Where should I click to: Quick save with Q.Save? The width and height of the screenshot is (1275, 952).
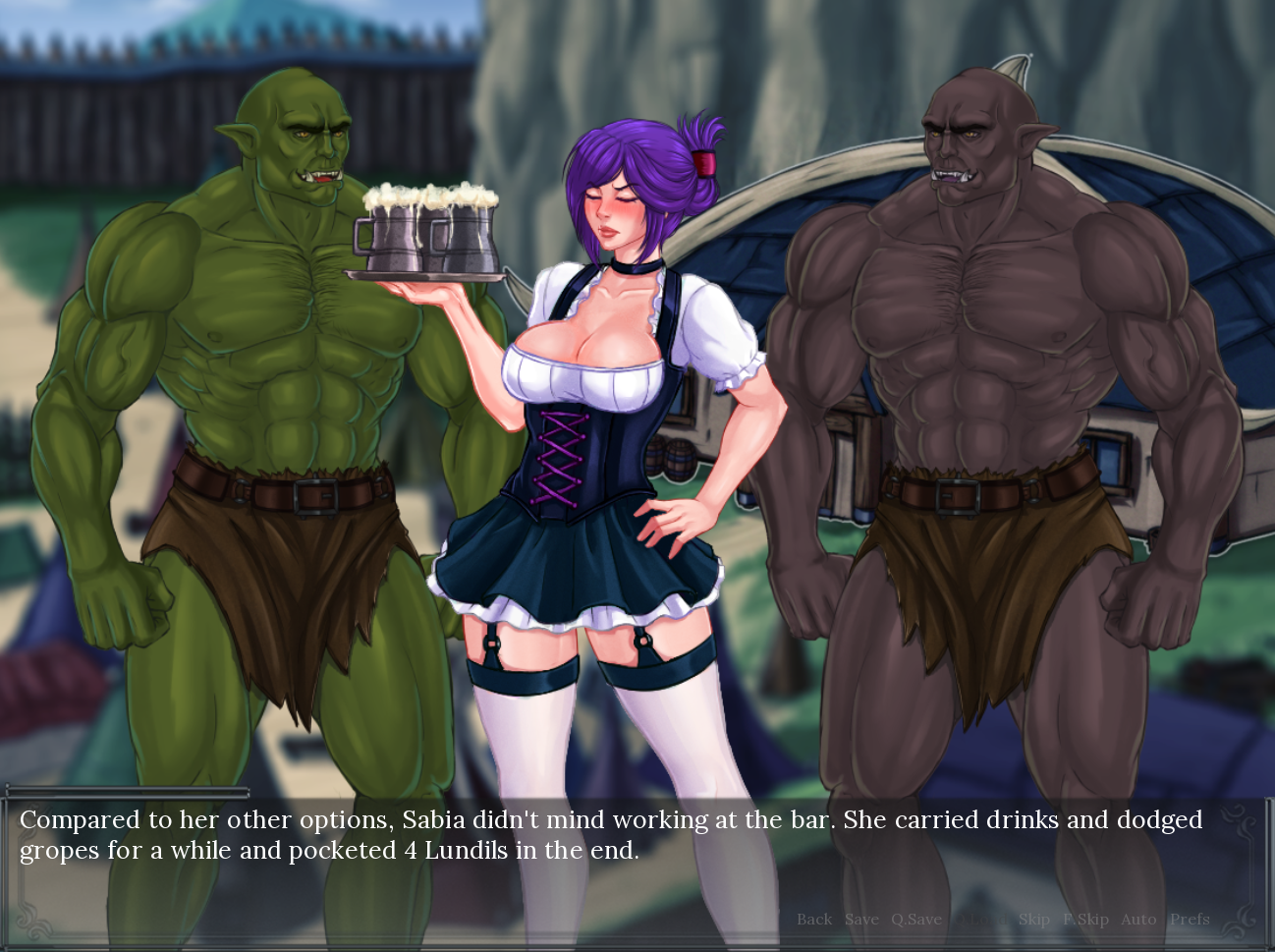915,920
